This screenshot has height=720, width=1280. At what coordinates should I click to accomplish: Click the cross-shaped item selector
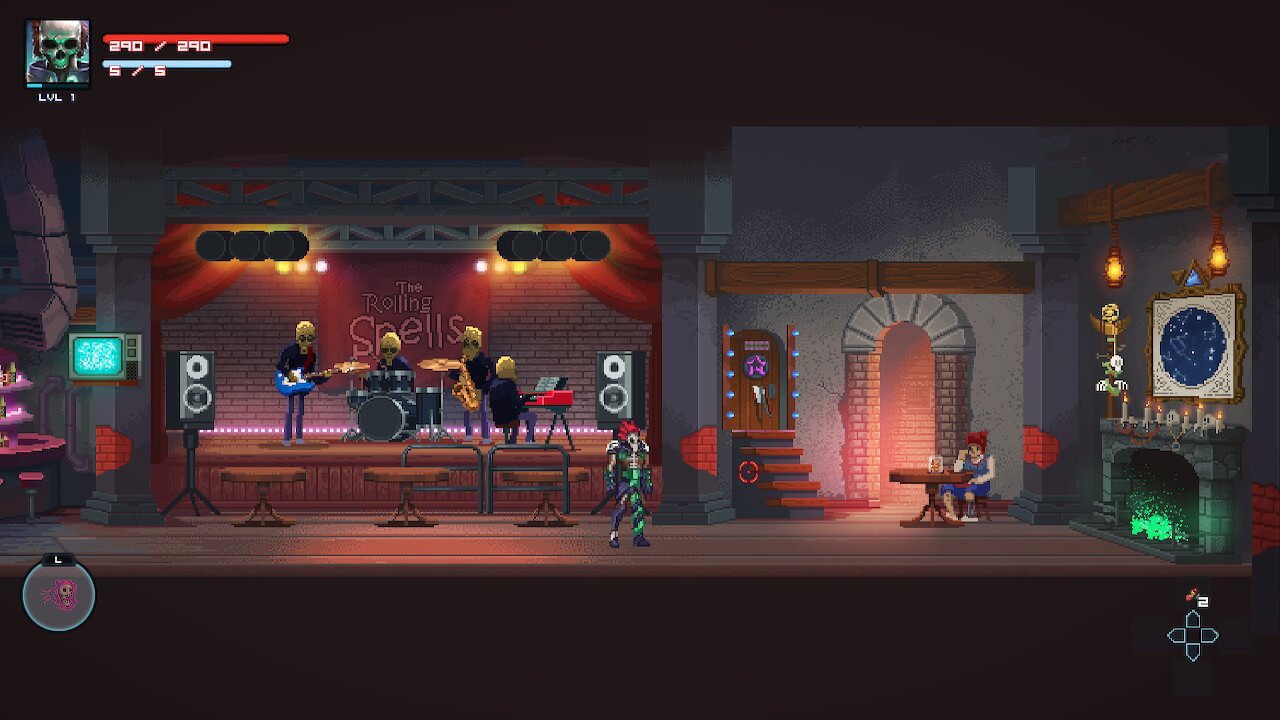tap(1192, 635)
